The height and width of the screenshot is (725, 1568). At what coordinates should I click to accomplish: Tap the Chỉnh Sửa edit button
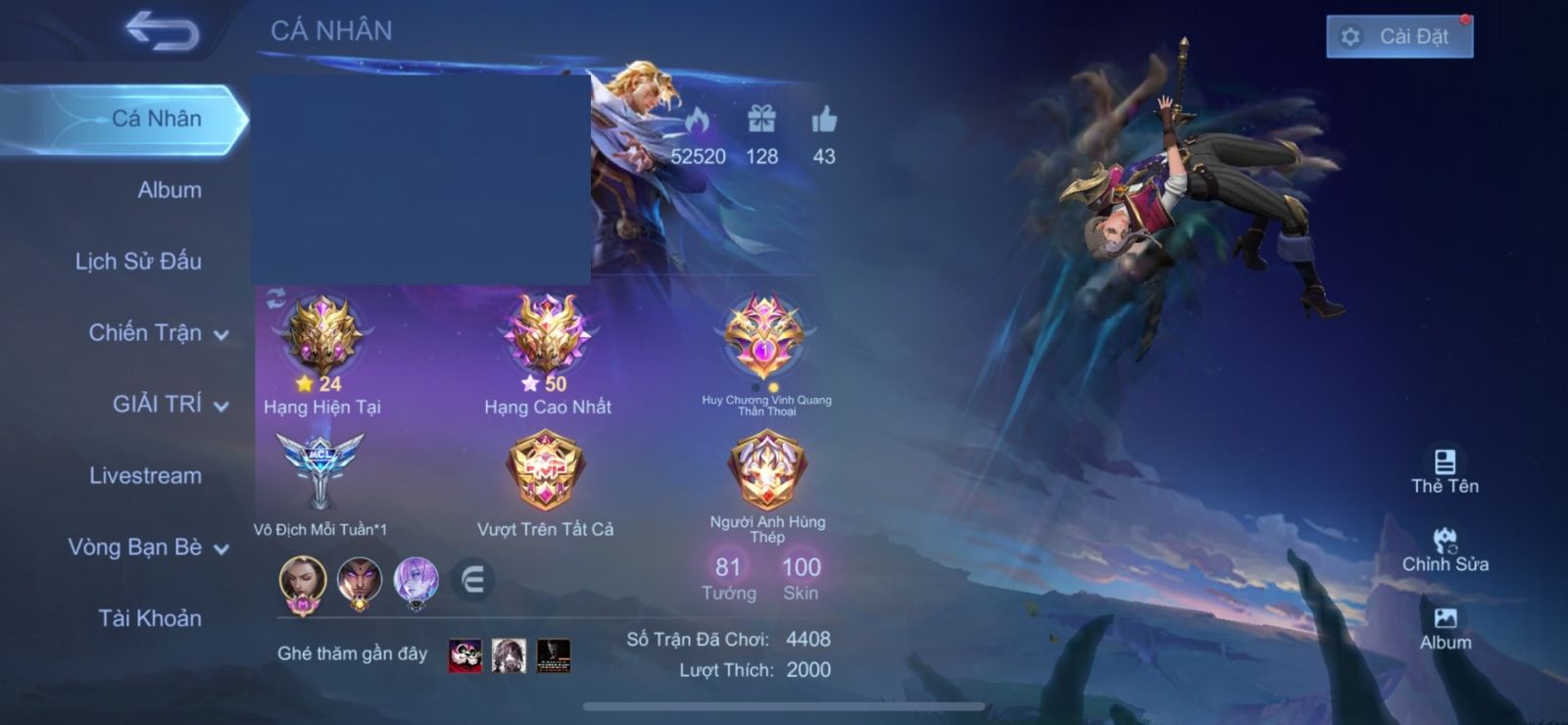click(x=1445, y=550)
